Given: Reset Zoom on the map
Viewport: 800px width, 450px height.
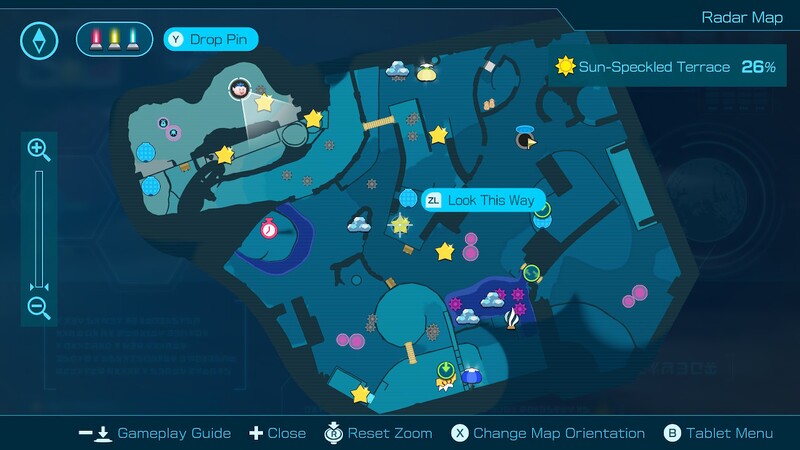Looking at the screenshot, I should click(378, 433).
